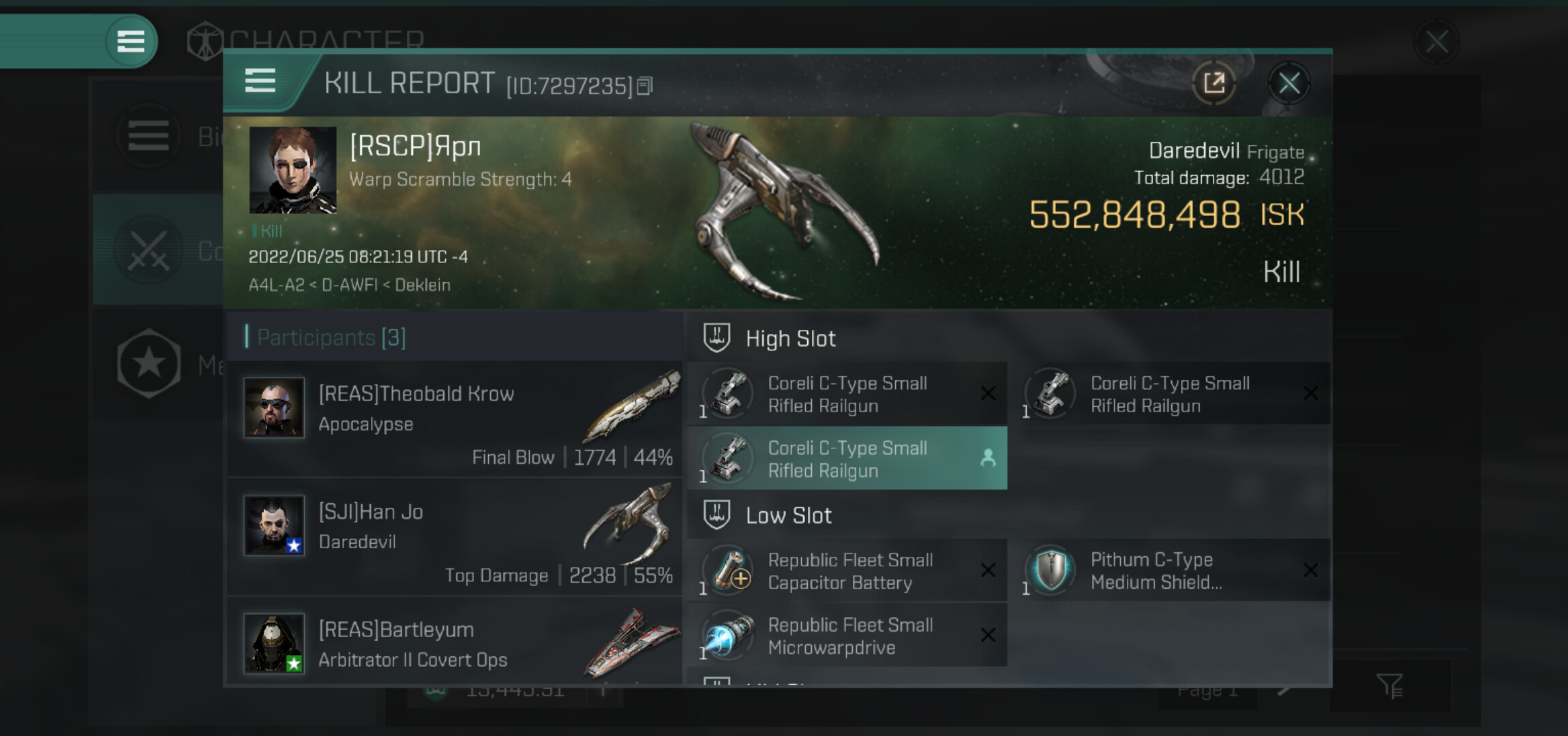Open the crossed swords combat tab
Screen dimensions: 1568x736
click(x=149, y=250)
